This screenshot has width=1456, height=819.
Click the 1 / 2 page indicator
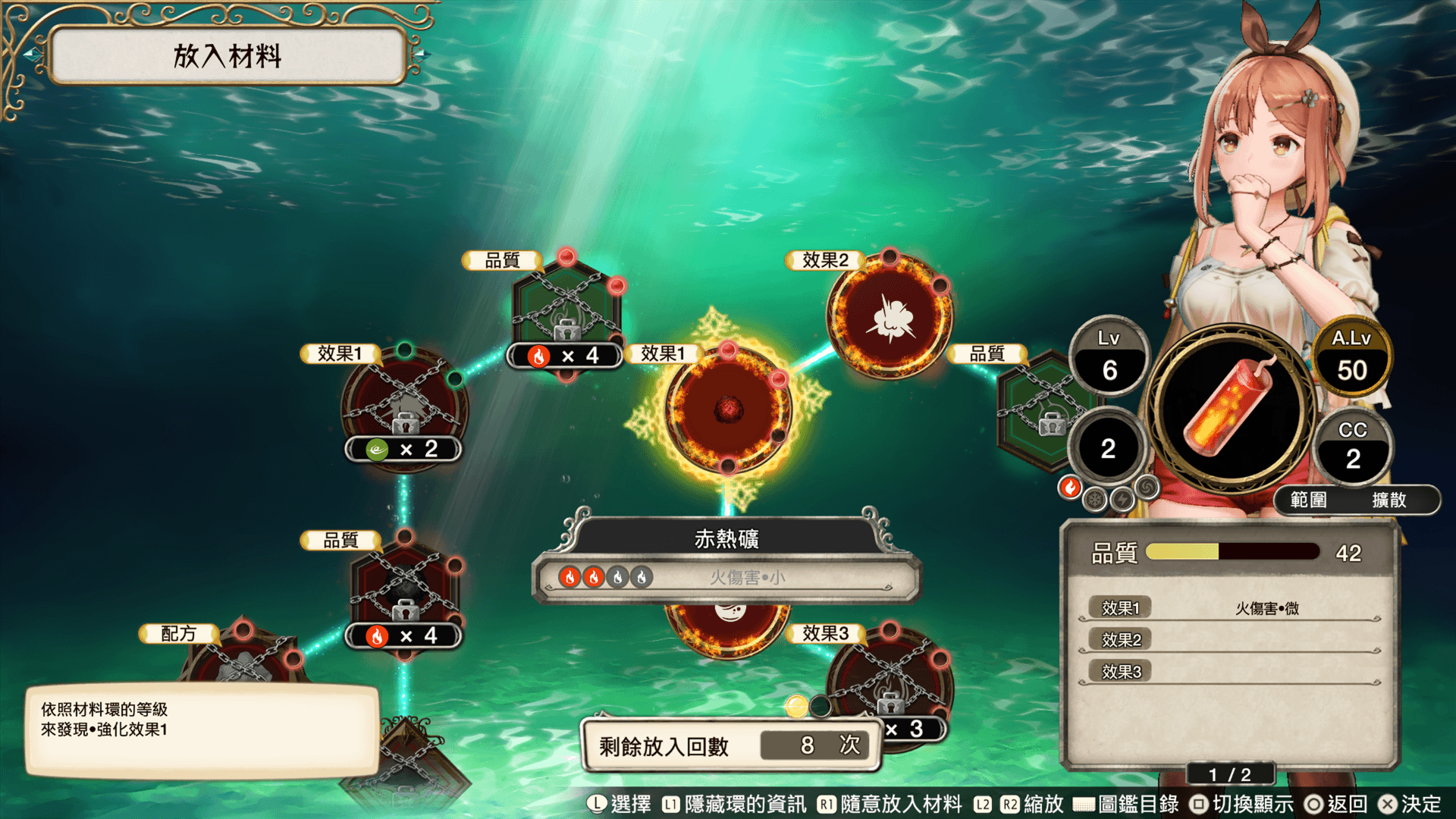(x=1229, y=774)
